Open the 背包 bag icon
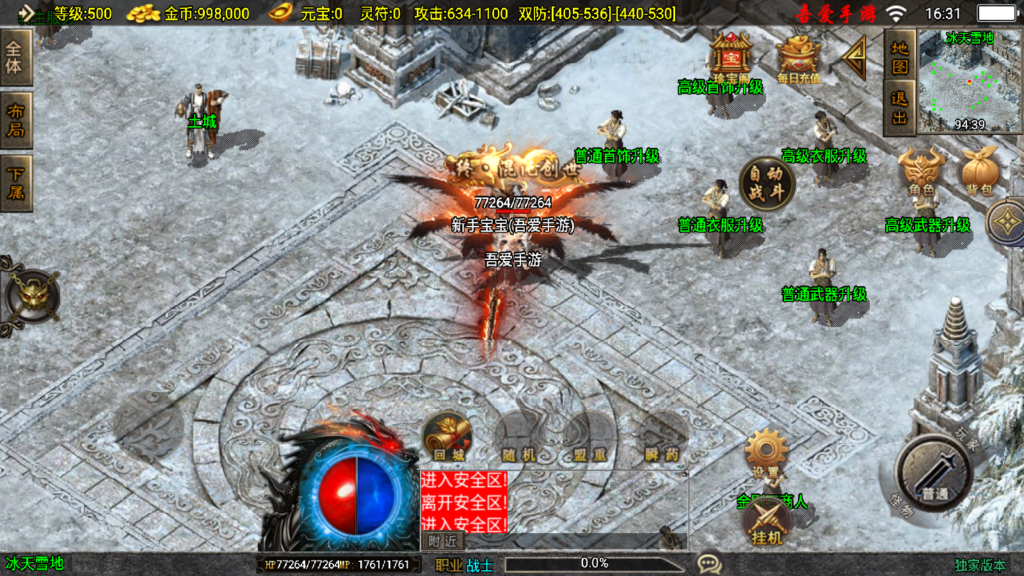The height and width of the screenshot is (576, 1024). [978, 171]
